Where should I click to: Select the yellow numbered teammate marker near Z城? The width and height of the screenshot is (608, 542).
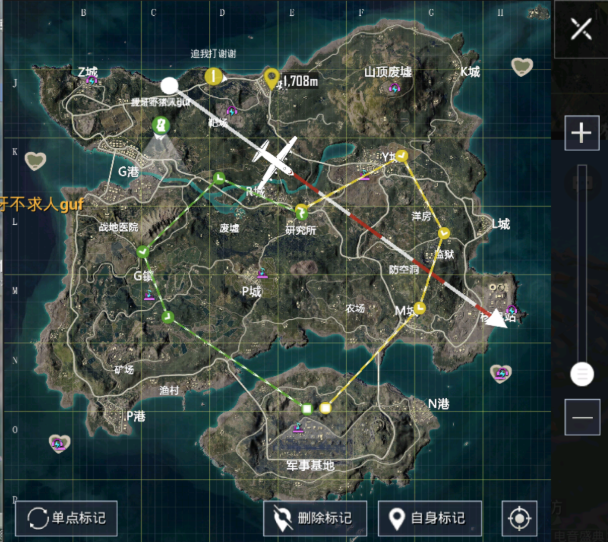point(212,76)
